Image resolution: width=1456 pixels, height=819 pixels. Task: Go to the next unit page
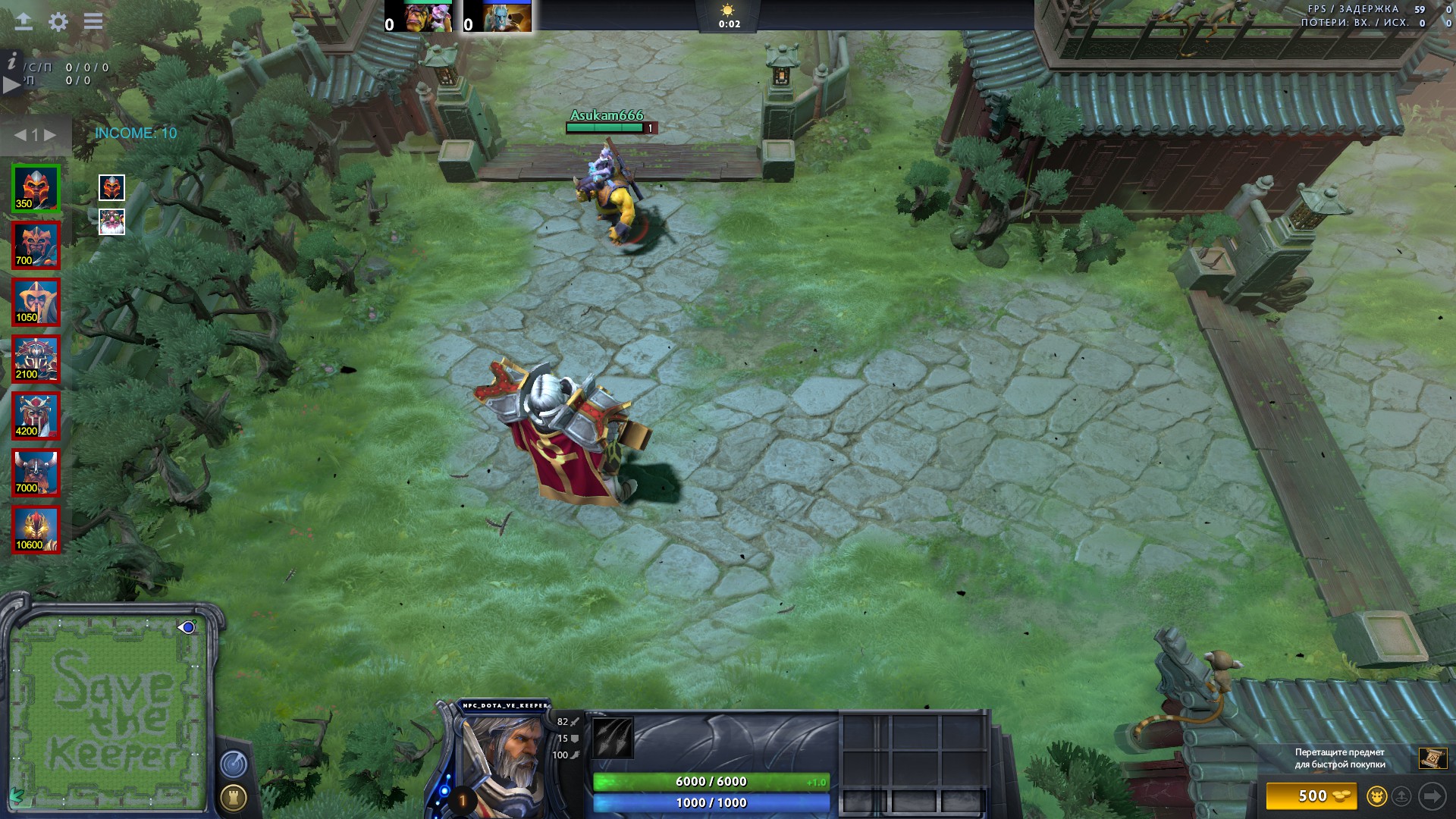point(50,135)
